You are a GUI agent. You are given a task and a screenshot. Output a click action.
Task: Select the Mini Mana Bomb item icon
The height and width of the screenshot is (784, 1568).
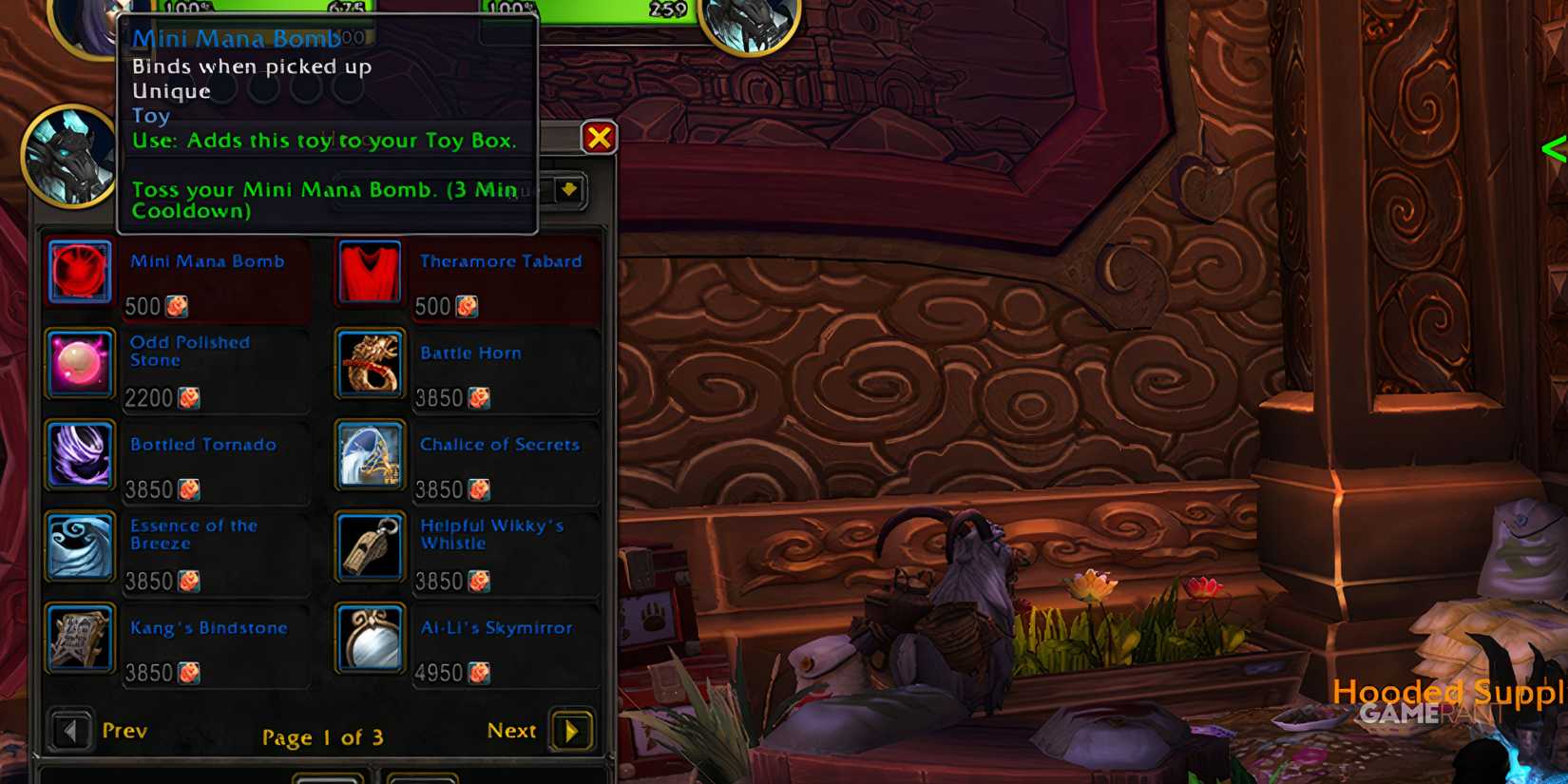tap(80, 273)
